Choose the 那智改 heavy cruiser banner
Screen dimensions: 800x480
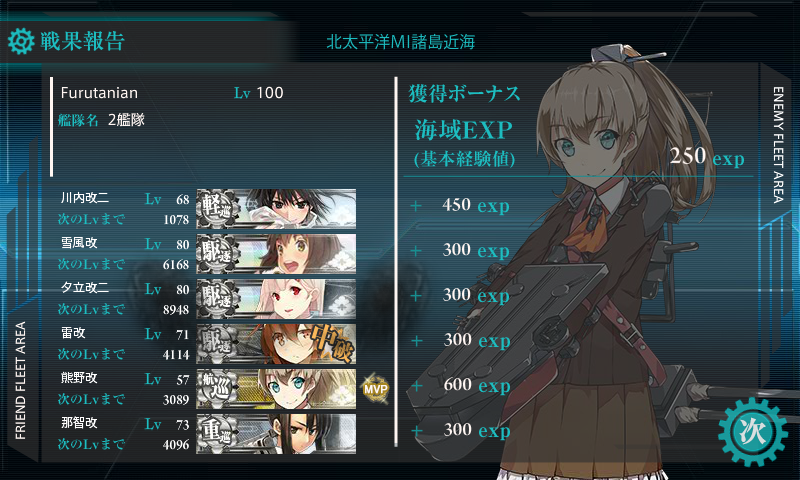[x=276, y=432]
